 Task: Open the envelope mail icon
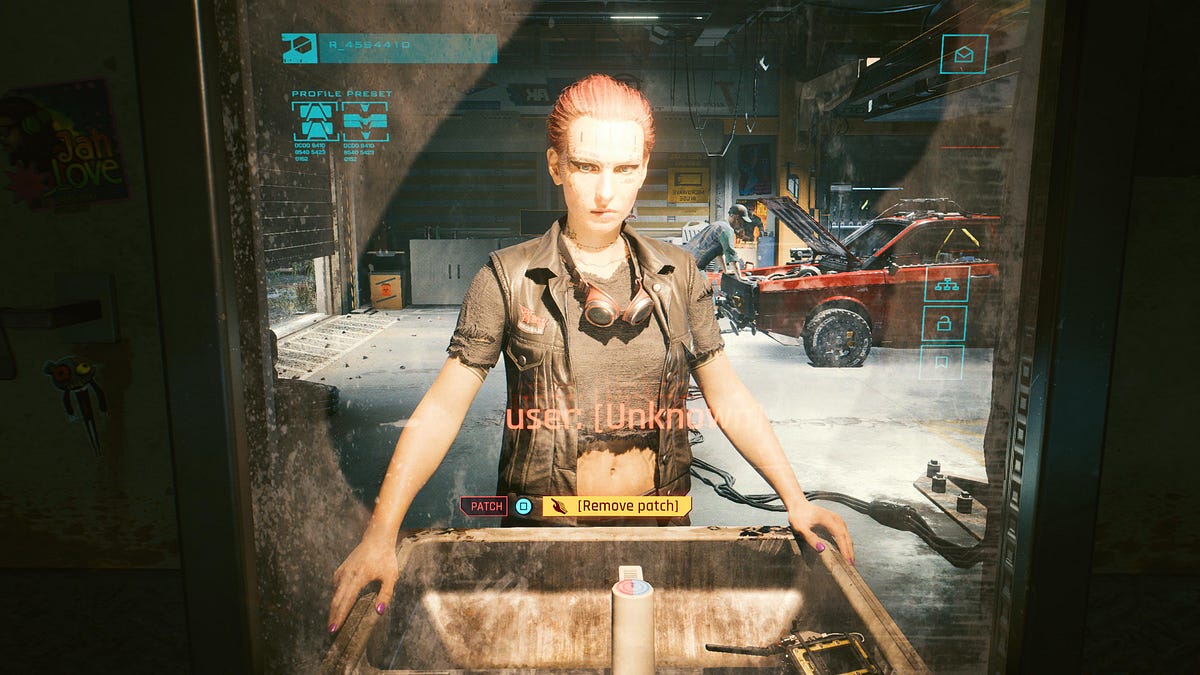pos(963,54)
